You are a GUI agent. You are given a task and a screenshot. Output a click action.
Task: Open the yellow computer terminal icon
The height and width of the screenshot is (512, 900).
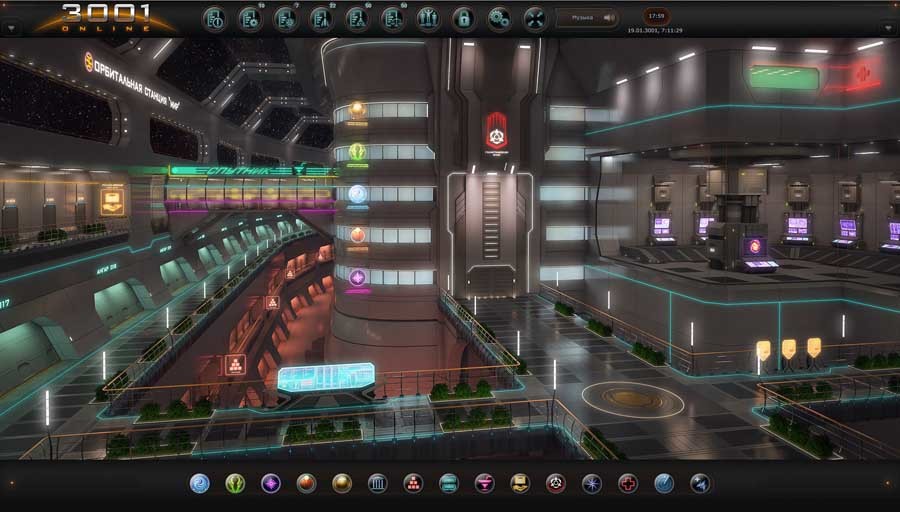(520, 484)
